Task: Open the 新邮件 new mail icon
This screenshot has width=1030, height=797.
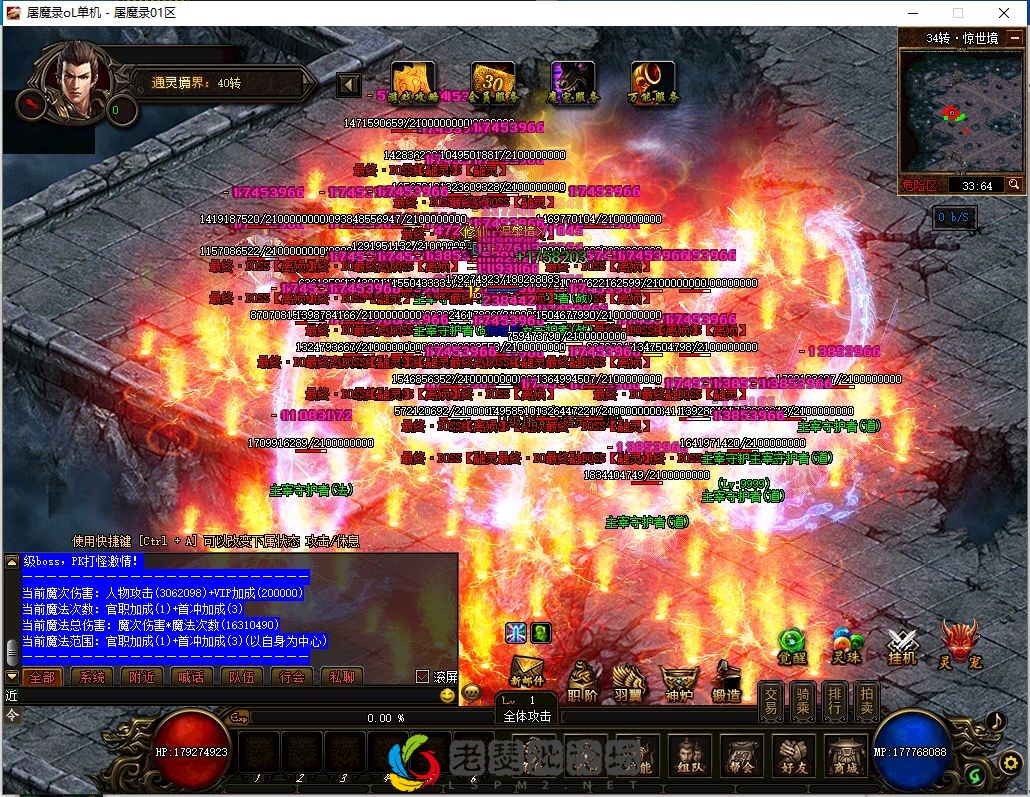Action: 527,674
